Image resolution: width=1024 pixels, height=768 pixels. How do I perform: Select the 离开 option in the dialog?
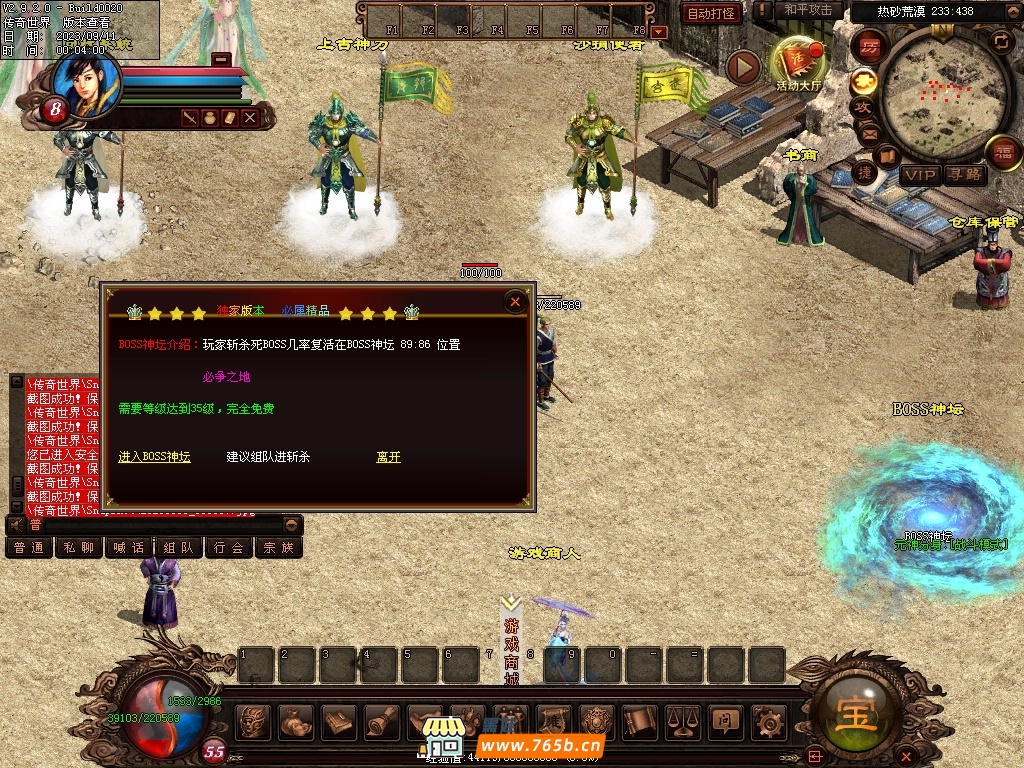[x=388, y=457]
